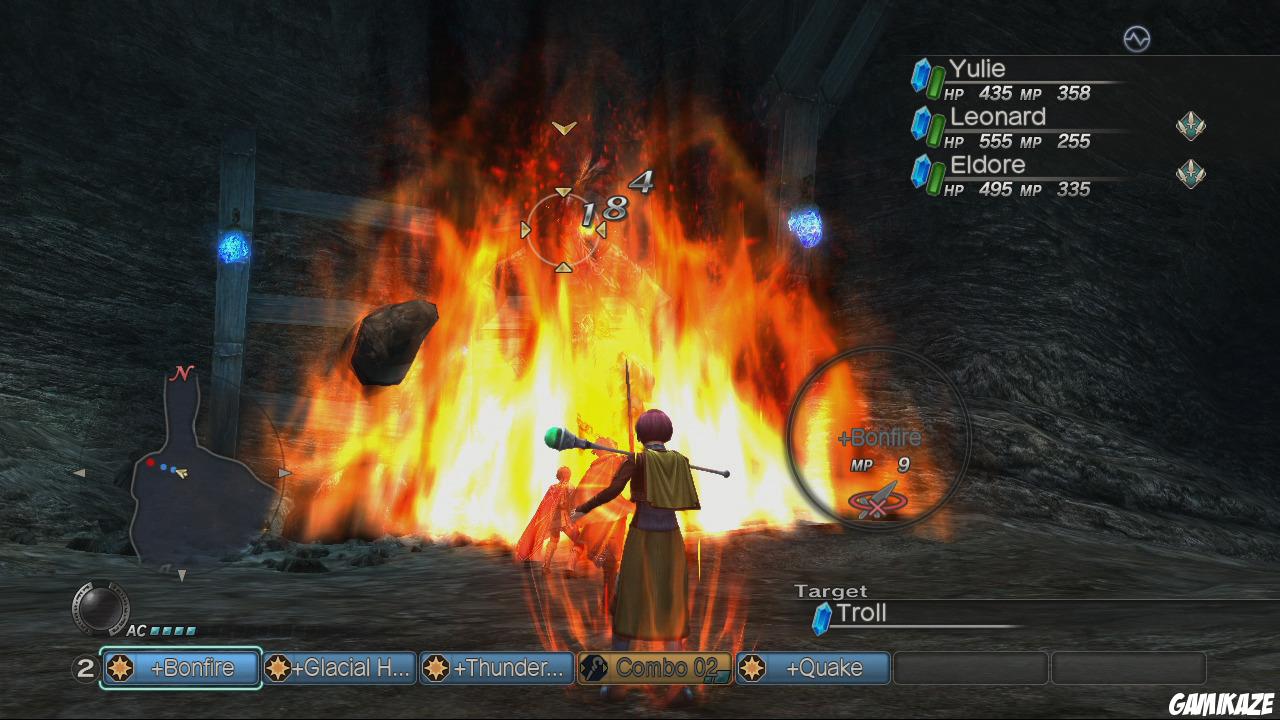Select the +Bonfire skill slot
Image resolution: width=1280 pixels, height=720 pixels.
(x=181, y=668)
